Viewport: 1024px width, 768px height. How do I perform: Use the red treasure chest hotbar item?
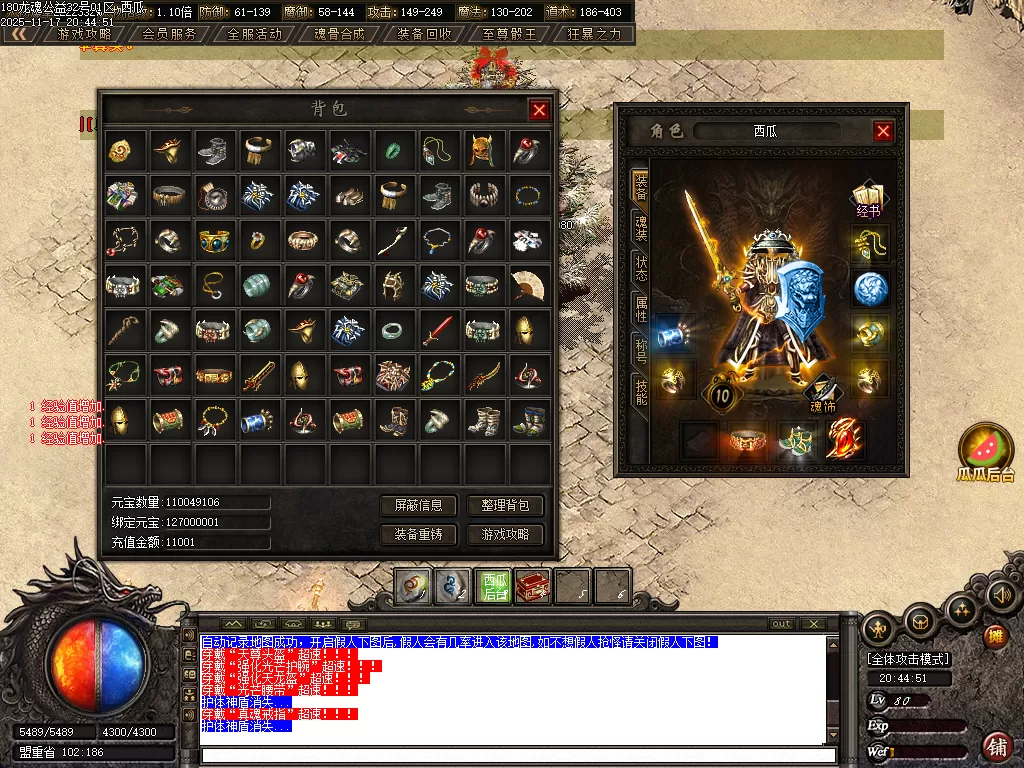coord(533,586)
